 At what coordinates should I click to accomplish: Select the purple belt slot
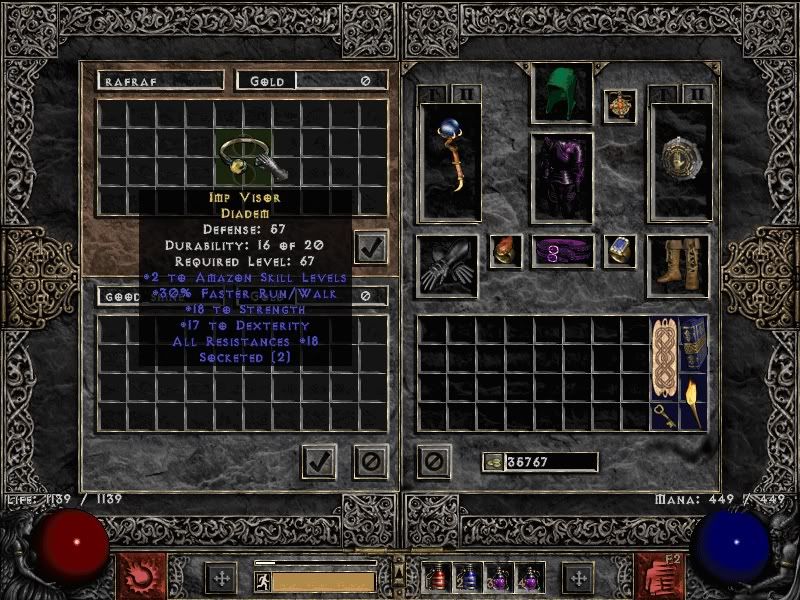(x=561, y=252)
